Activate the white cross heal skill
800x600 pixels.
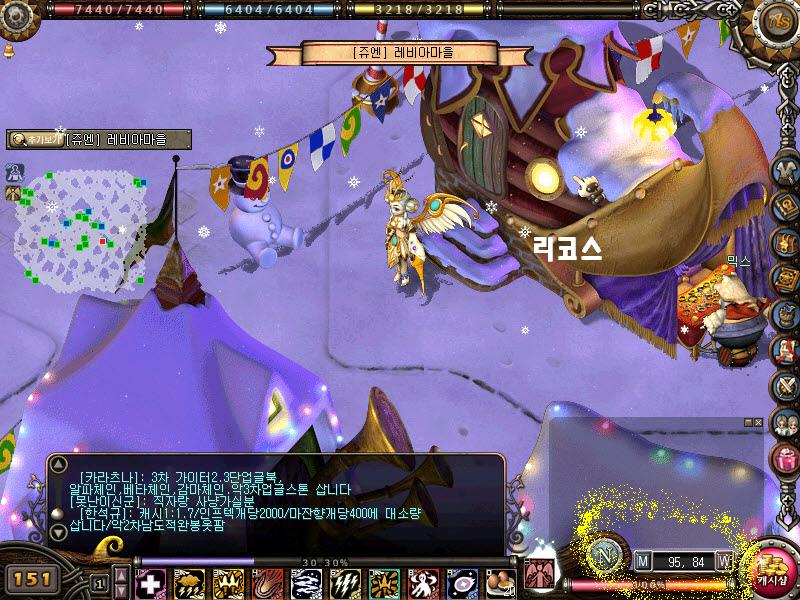click(x=151, y=582)
